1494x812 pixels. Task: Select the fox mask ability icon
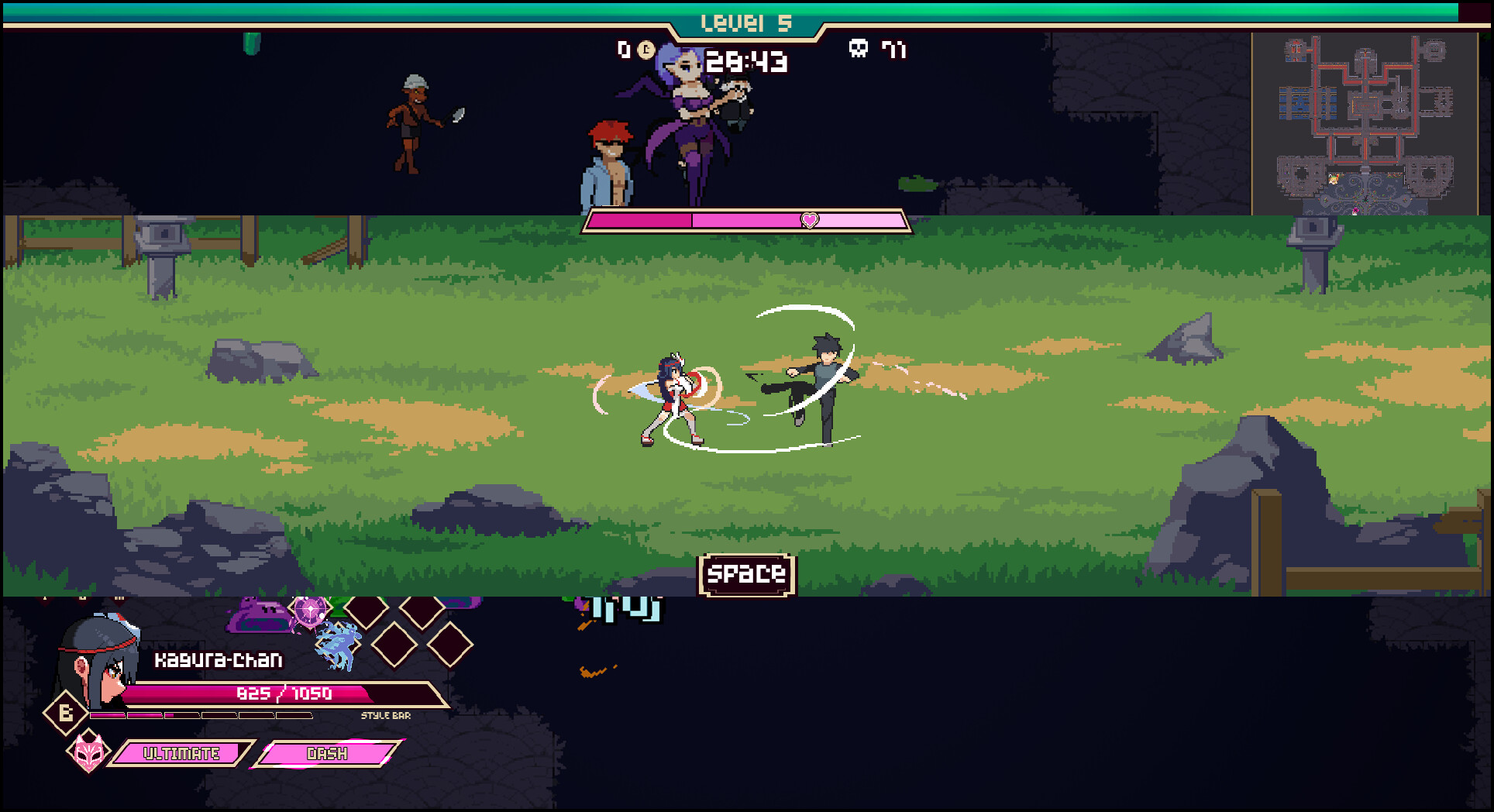coord(88,750)
